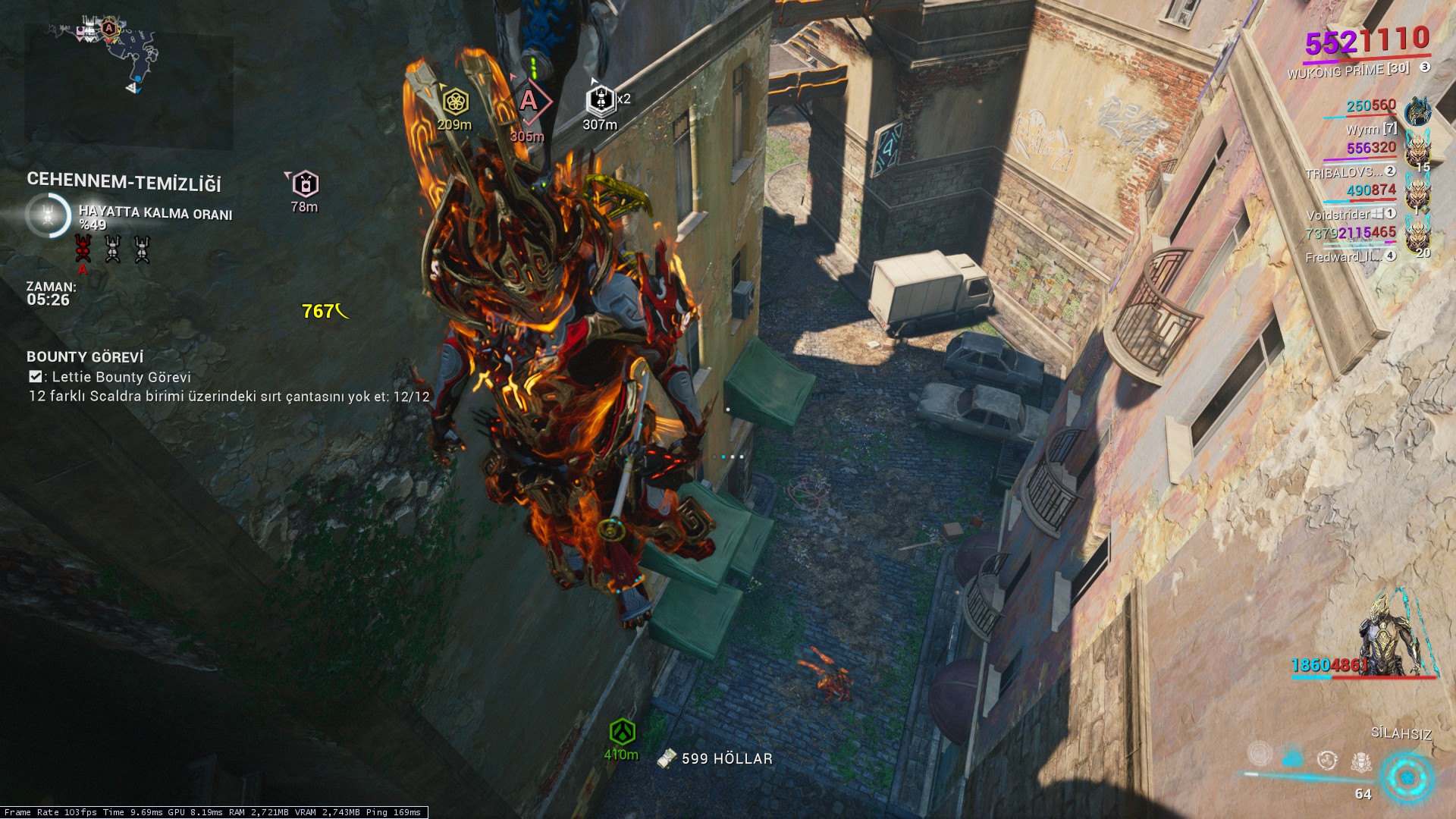Activate the blue Cloud Walker ability
The image size is (1456, 819).
1293,758
